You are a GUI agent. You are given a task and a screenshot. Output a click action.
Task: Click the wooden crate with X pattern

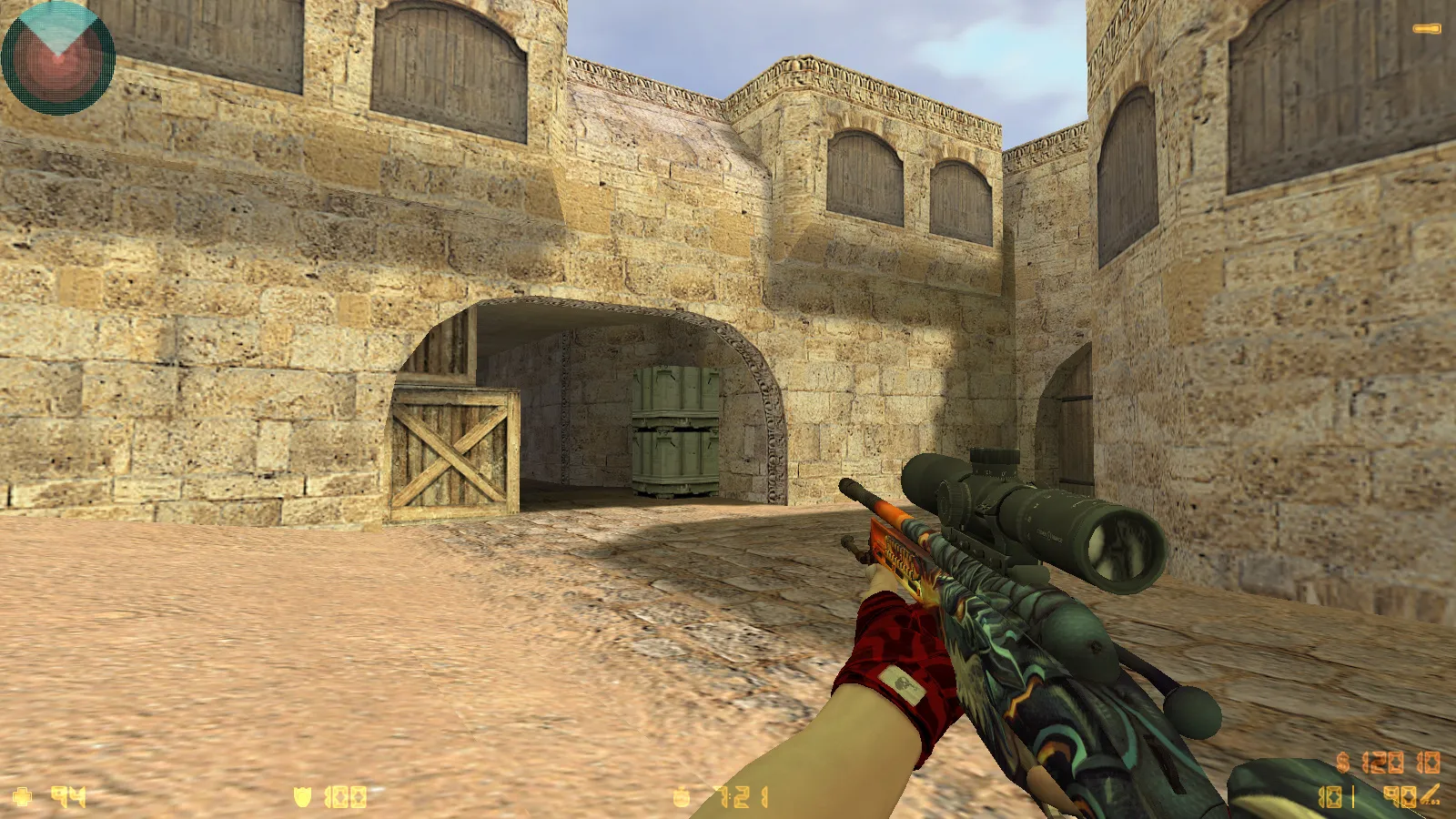pyautogui.click(x=452, y=455)
